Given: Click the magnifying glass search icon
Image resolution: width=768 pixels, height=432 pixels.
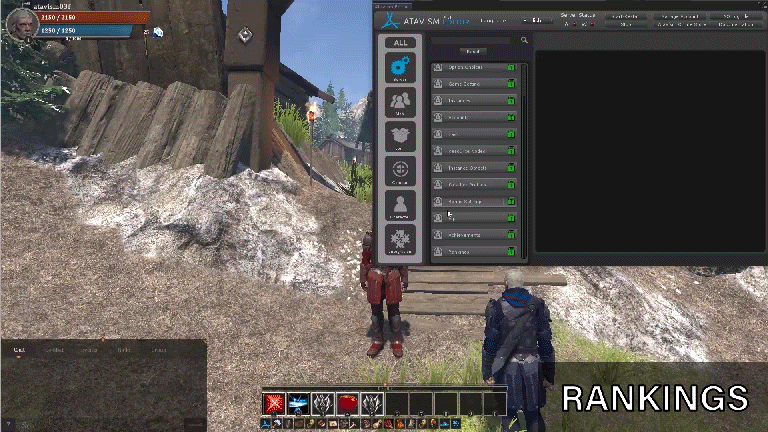Looking at the screenshot, I should [x=523, y=41].
